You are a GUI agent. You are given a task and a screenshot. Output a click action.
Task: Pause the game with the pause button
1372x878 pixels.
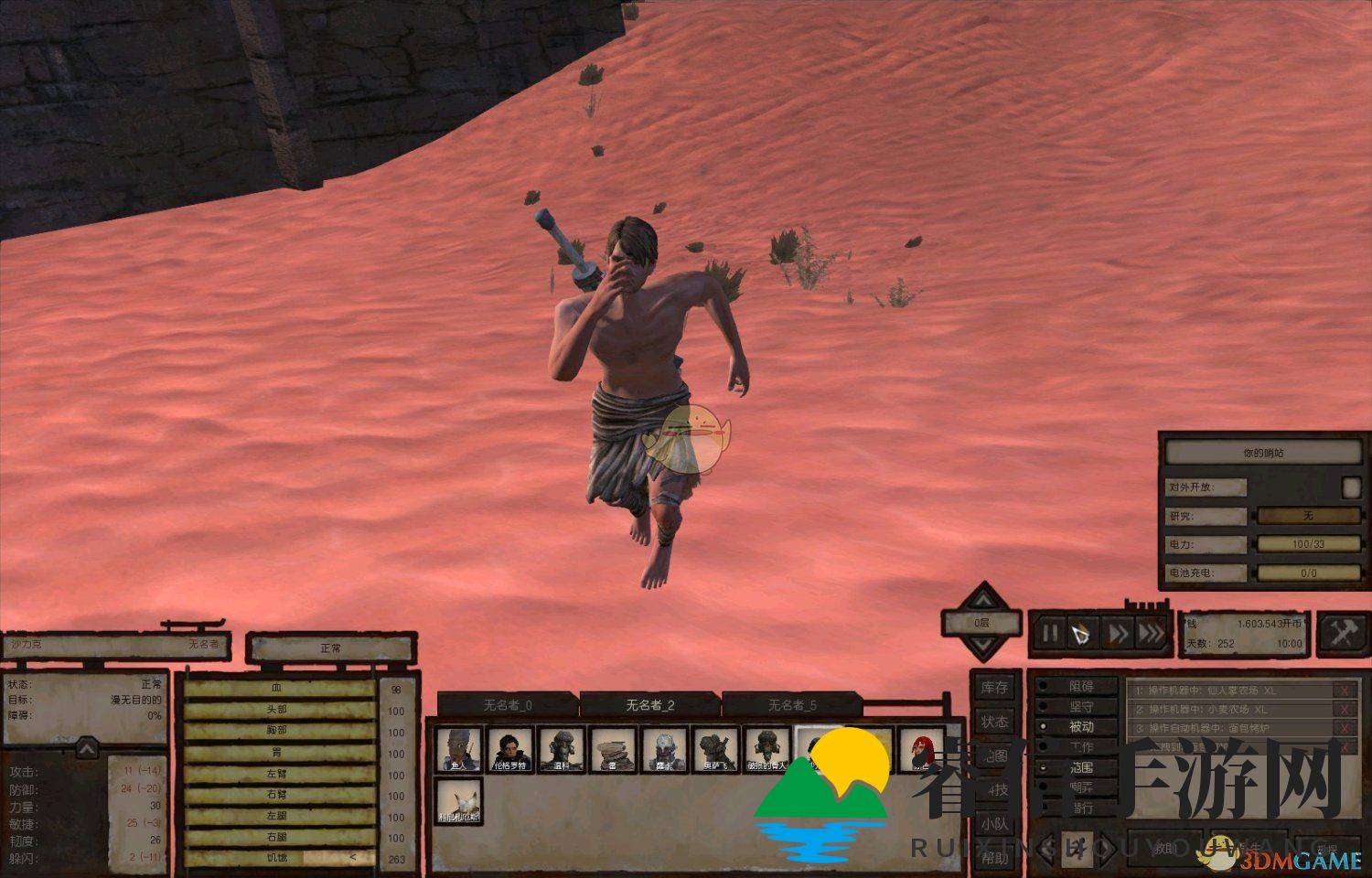pos(1050,633)
